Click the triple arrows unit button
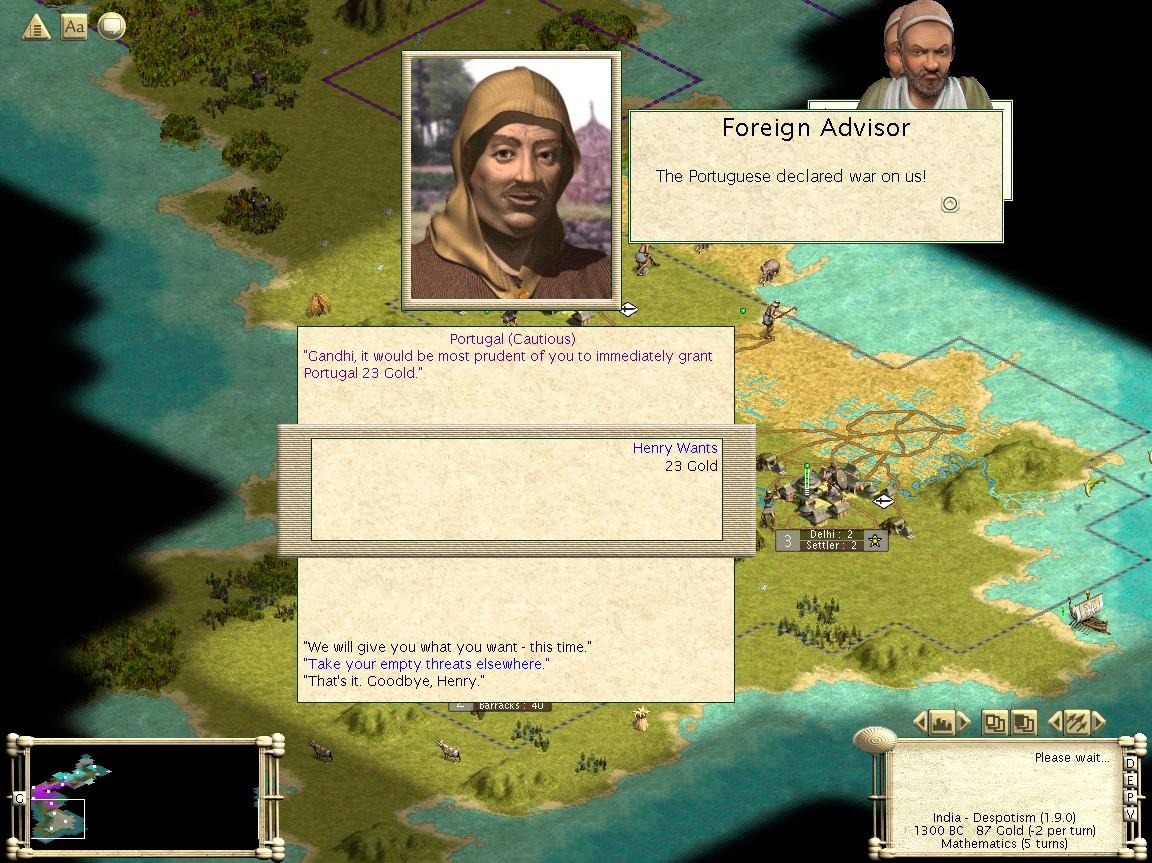 (1076, 722)
